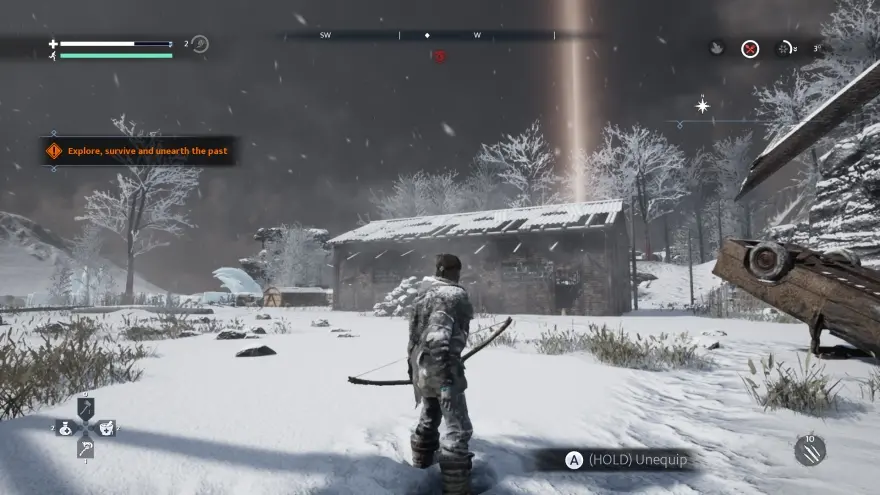
Task: Click the red marker below the compass
Action: point(439,56)
